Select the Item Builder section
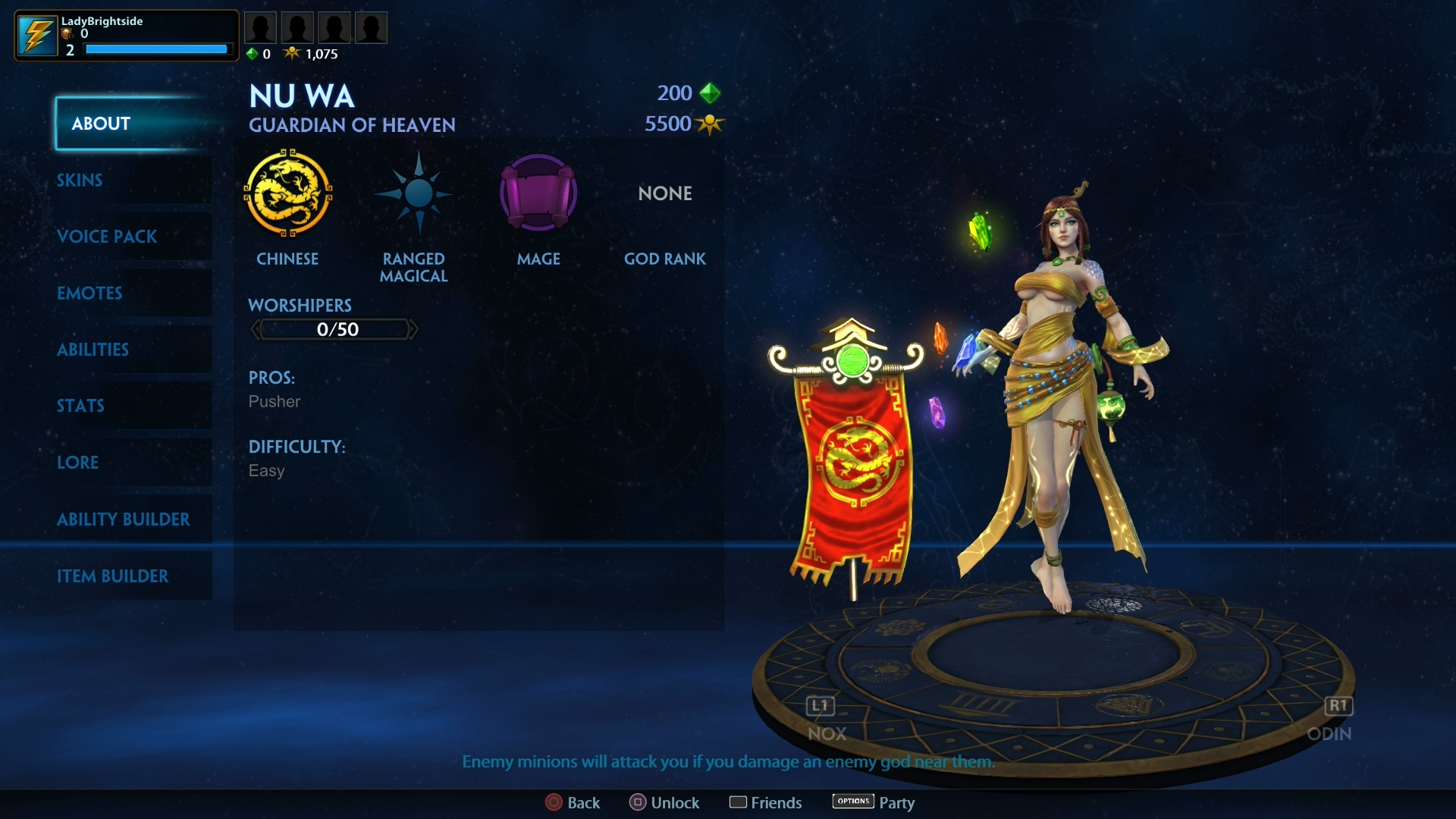Screen dimensions: 1456x819 click(112, 576)
